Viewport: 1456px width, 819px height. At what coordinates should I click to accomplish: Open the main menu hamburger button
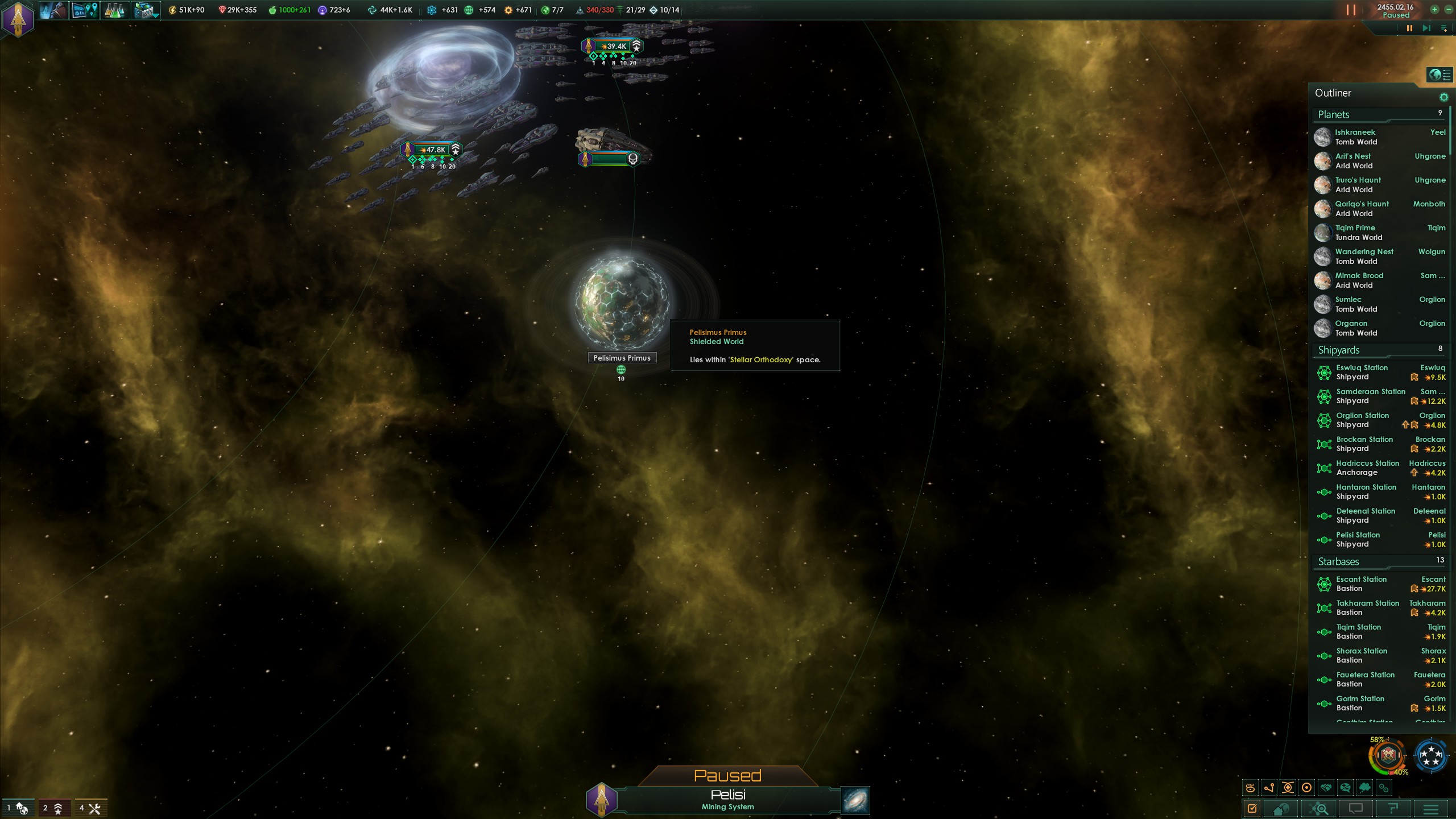(1431, 809)
